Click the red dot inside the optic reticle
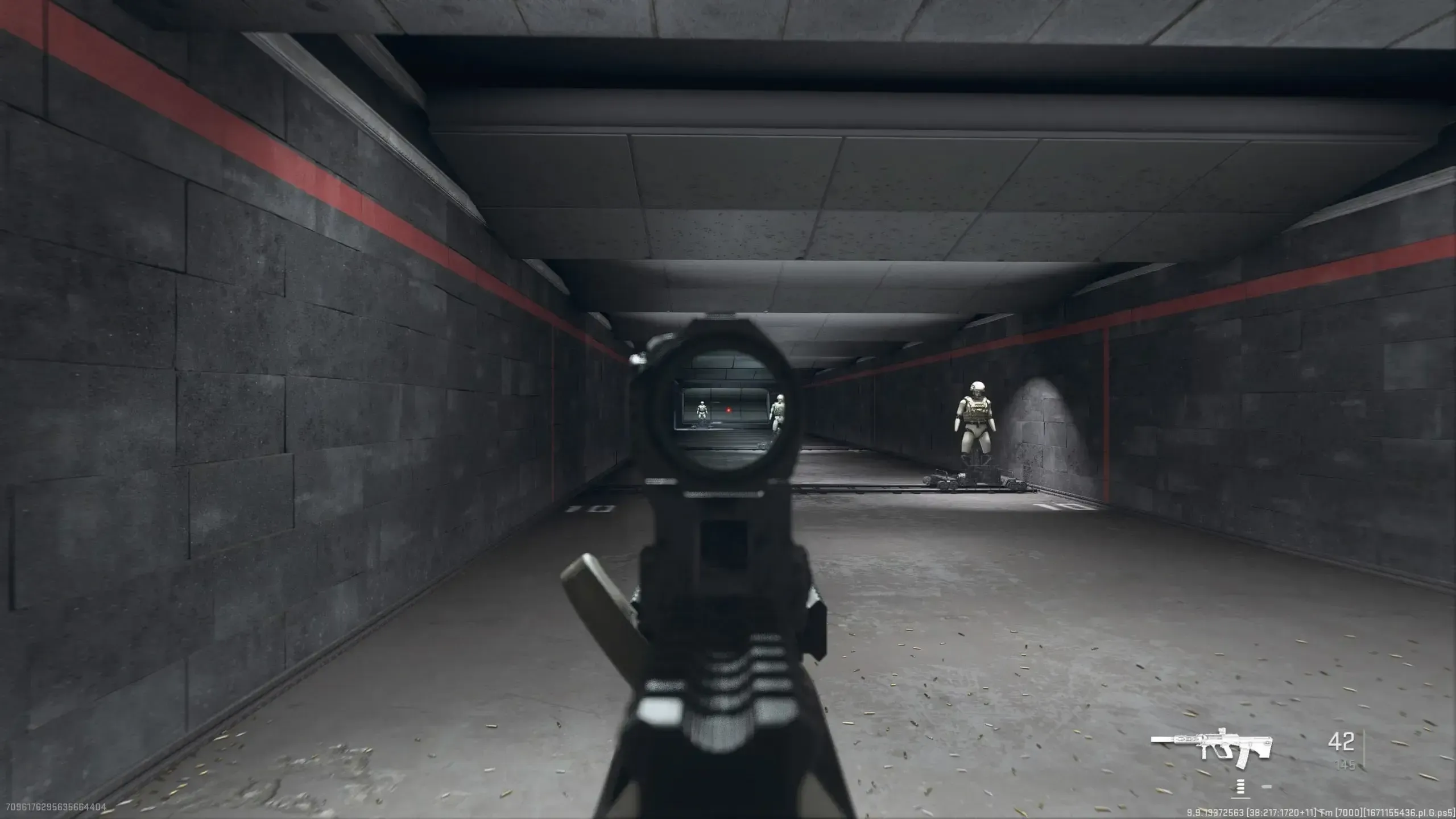 pyautogui.click(x=729, y=410)
